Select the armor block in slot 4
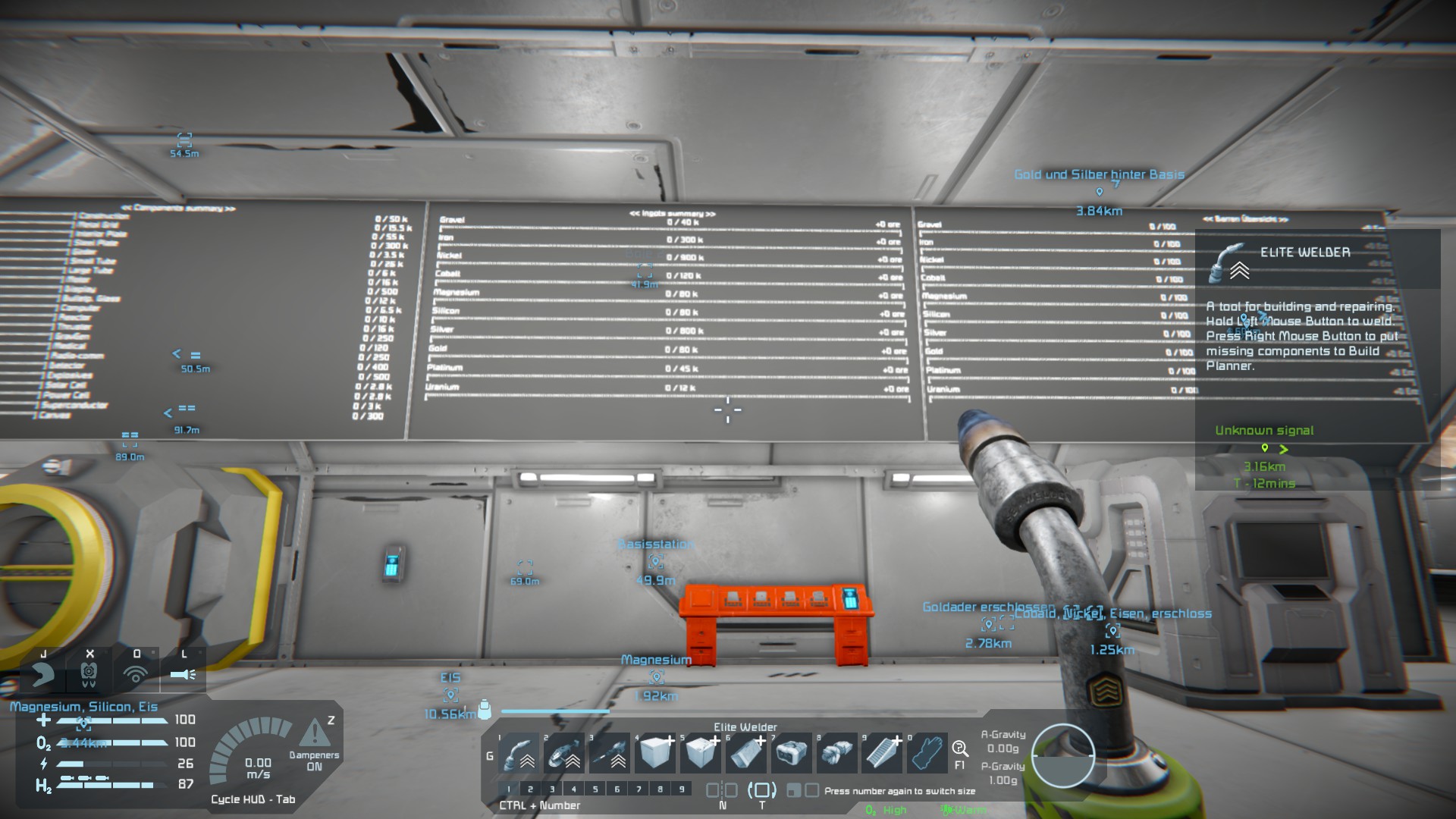The height and width of the screenshot is (819, 1456). click(656, 752)
